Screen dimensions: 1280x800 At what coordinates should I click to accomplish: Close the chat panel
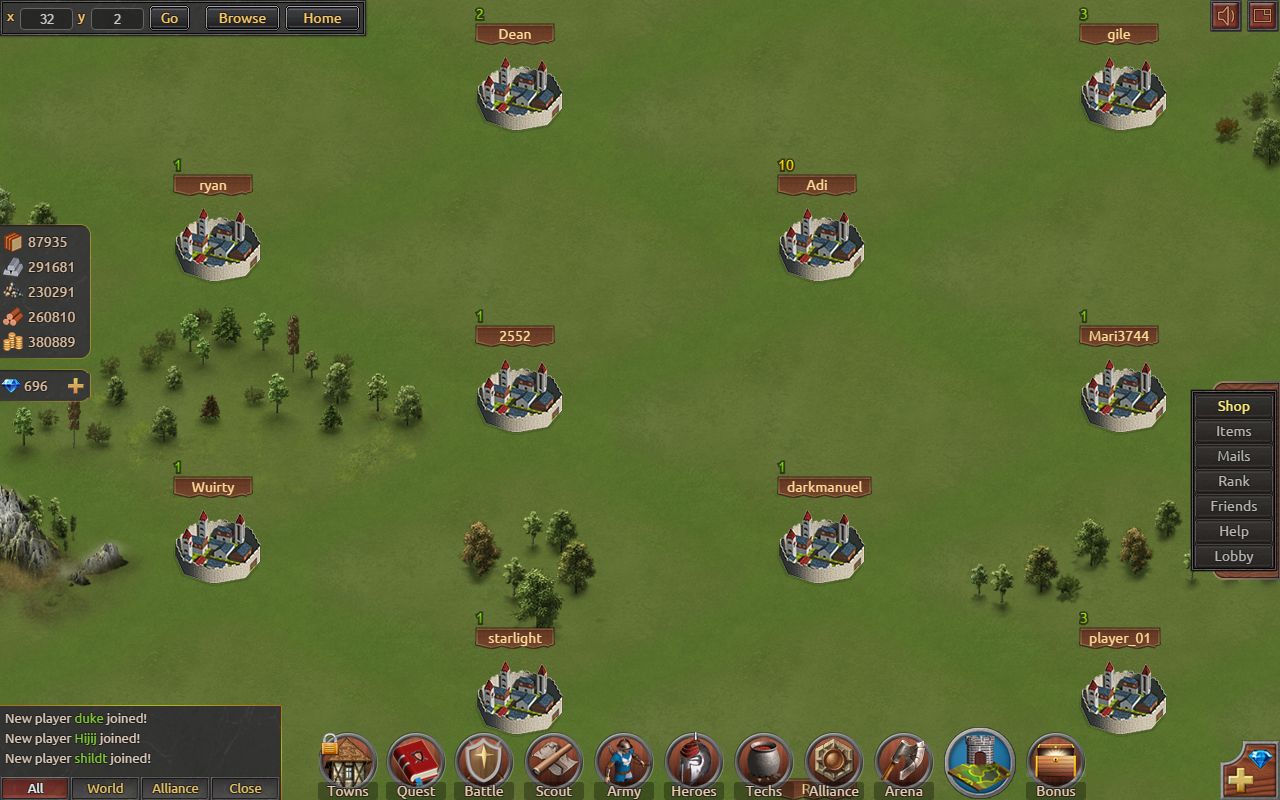(245, 788)
